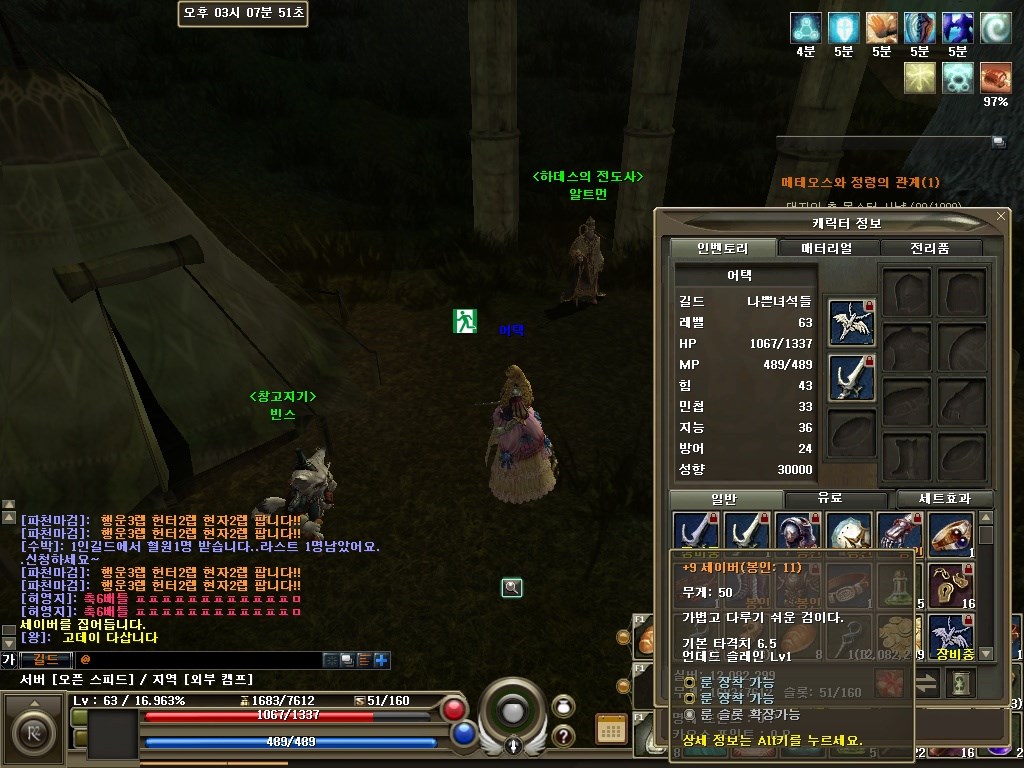1024x768 pixels.
Task: Close the character info window
Action: [1001, 216]
